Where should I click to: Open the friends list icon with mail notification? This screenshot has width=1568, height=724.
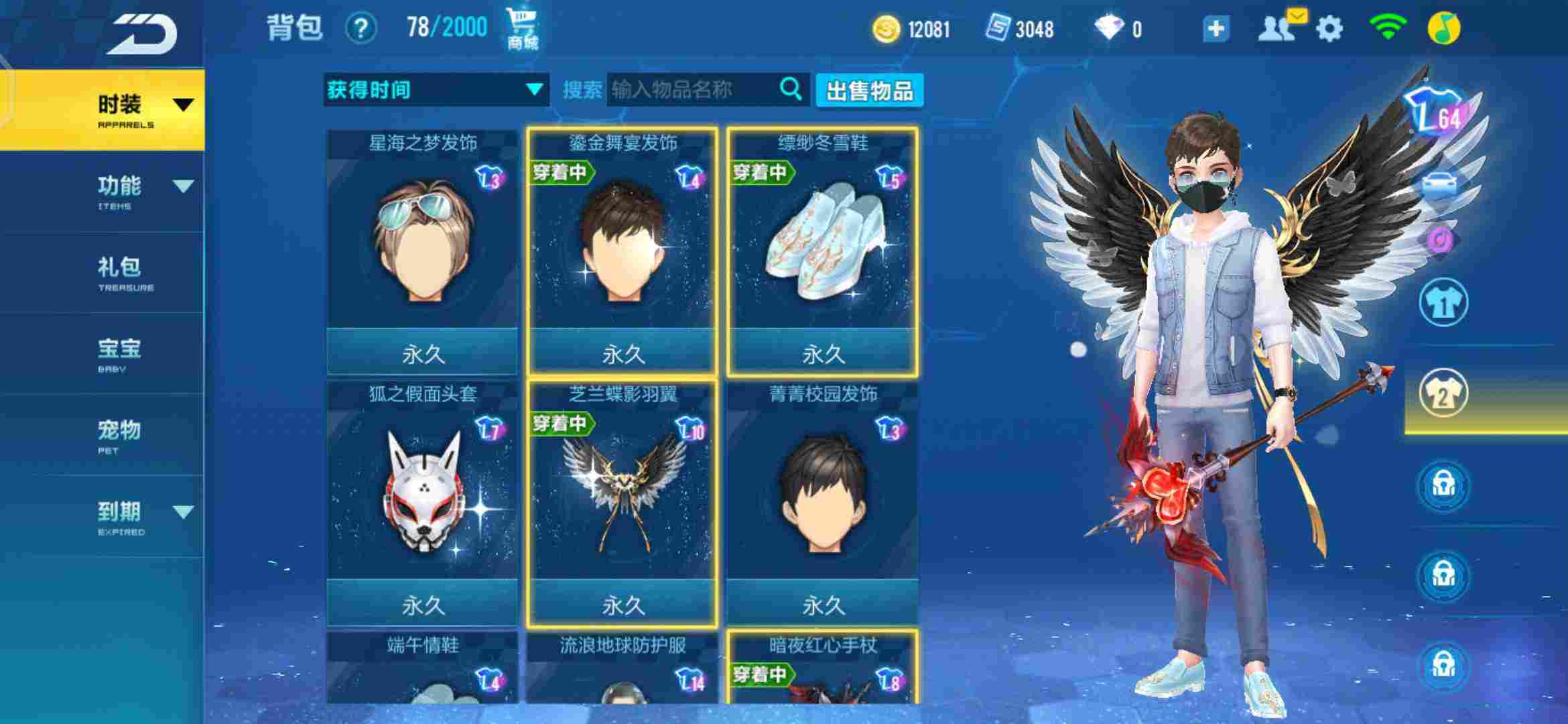click(1278, 28)
